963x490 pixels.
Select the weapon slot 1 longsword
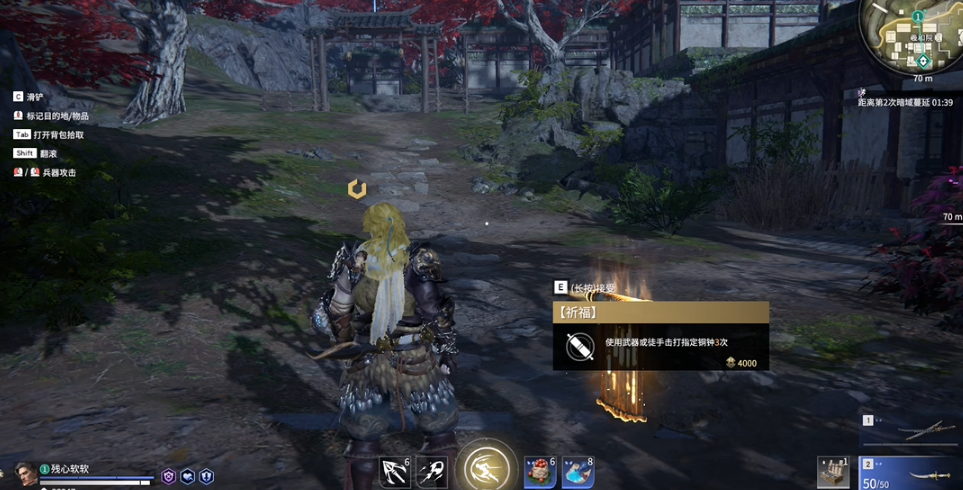click(x=910, y=432)
